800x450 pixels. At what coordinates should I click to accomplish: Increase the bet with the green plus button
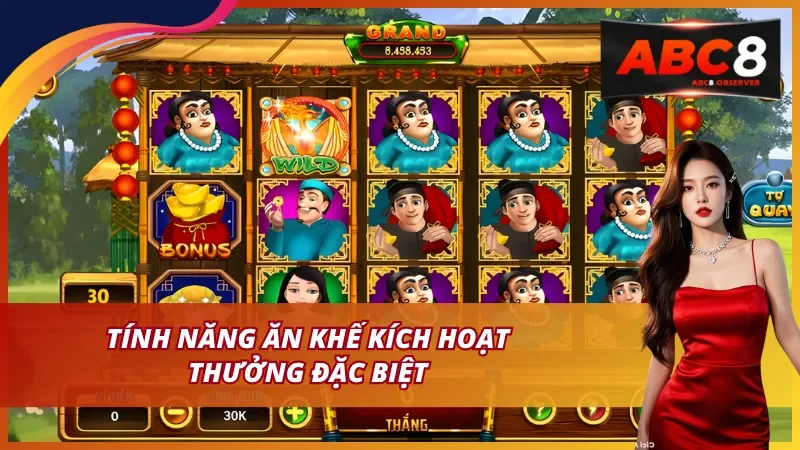pyautogui.click(x=294, y=412)
